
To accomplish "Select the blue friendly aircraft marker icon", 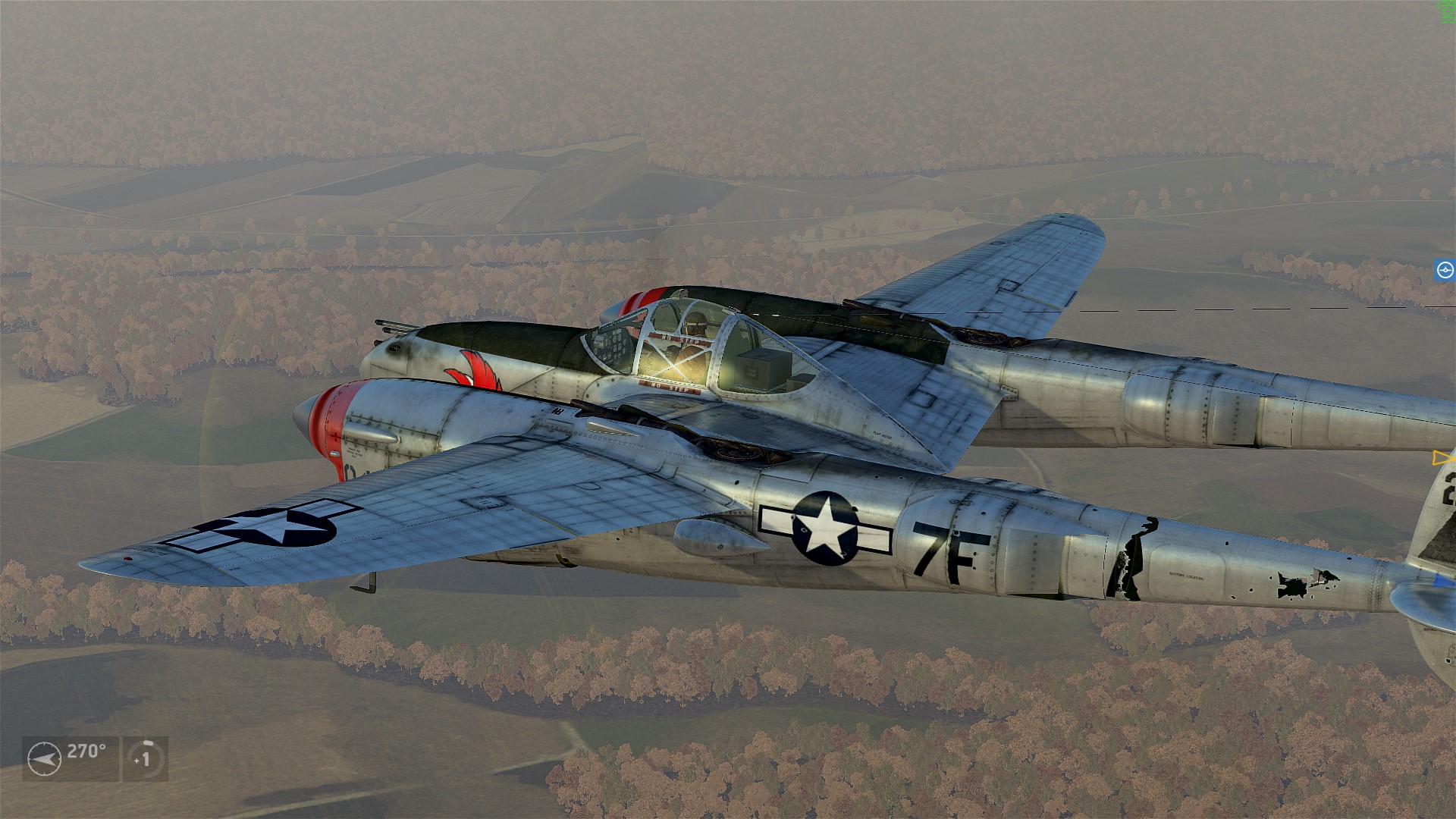I will (x=1445, y=271).
